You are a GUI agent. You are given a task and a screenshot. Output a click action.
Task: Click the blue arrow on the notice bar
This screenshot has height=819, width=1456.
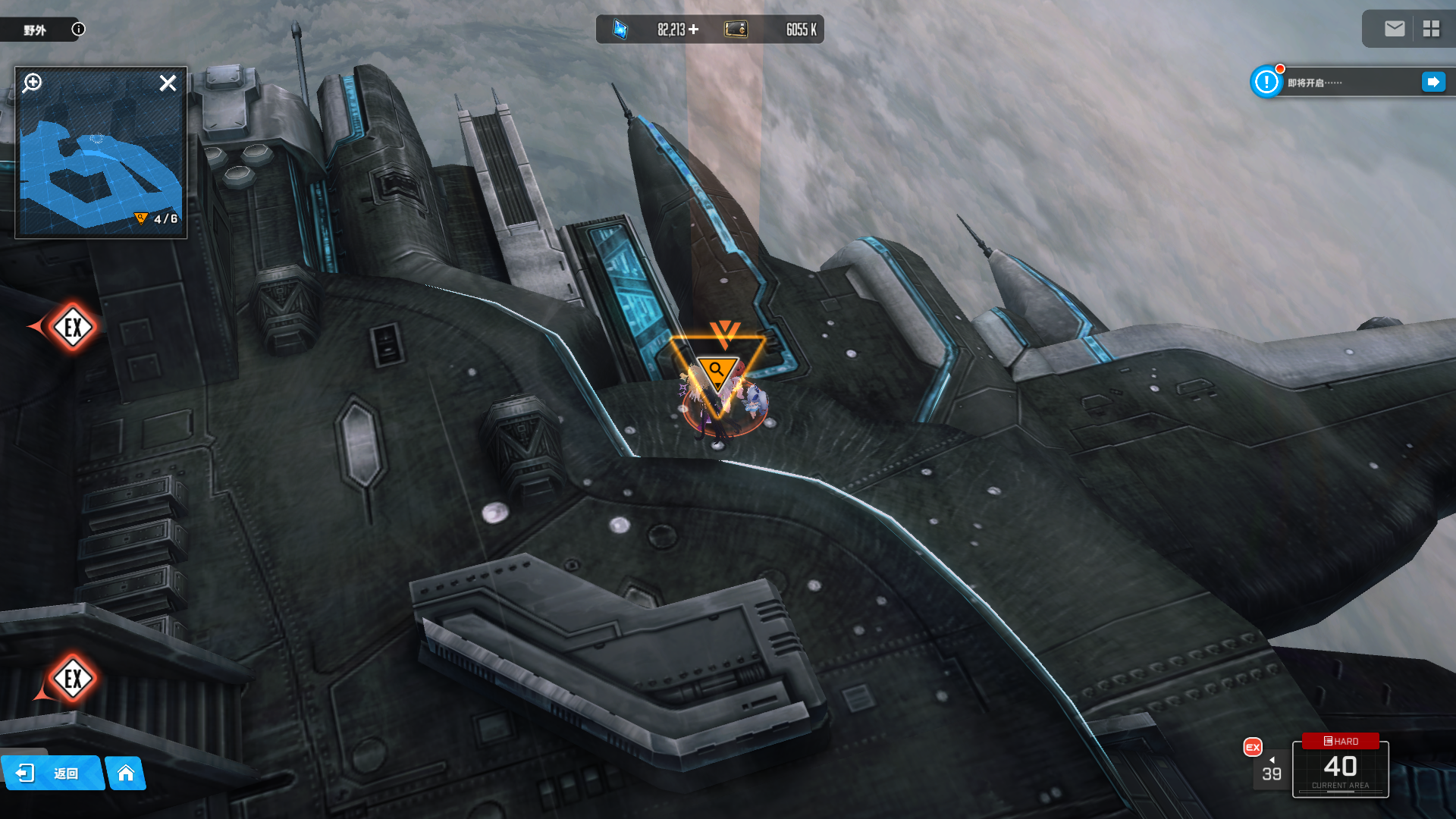(x=1433, y=82)
